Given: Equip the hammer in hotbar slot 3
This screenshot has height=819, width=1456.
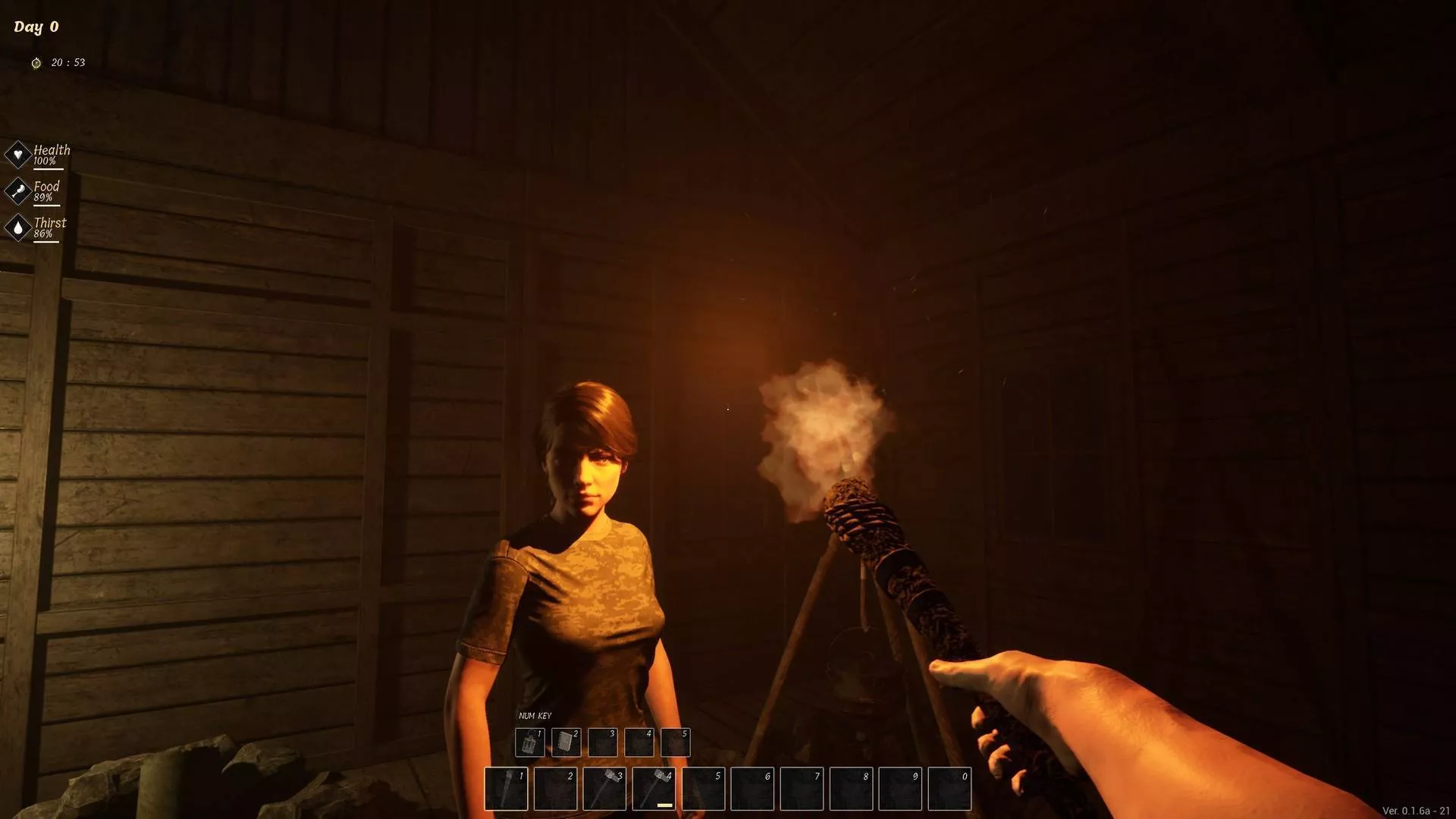Looking at the screenshot, I should tap(604, 789).
